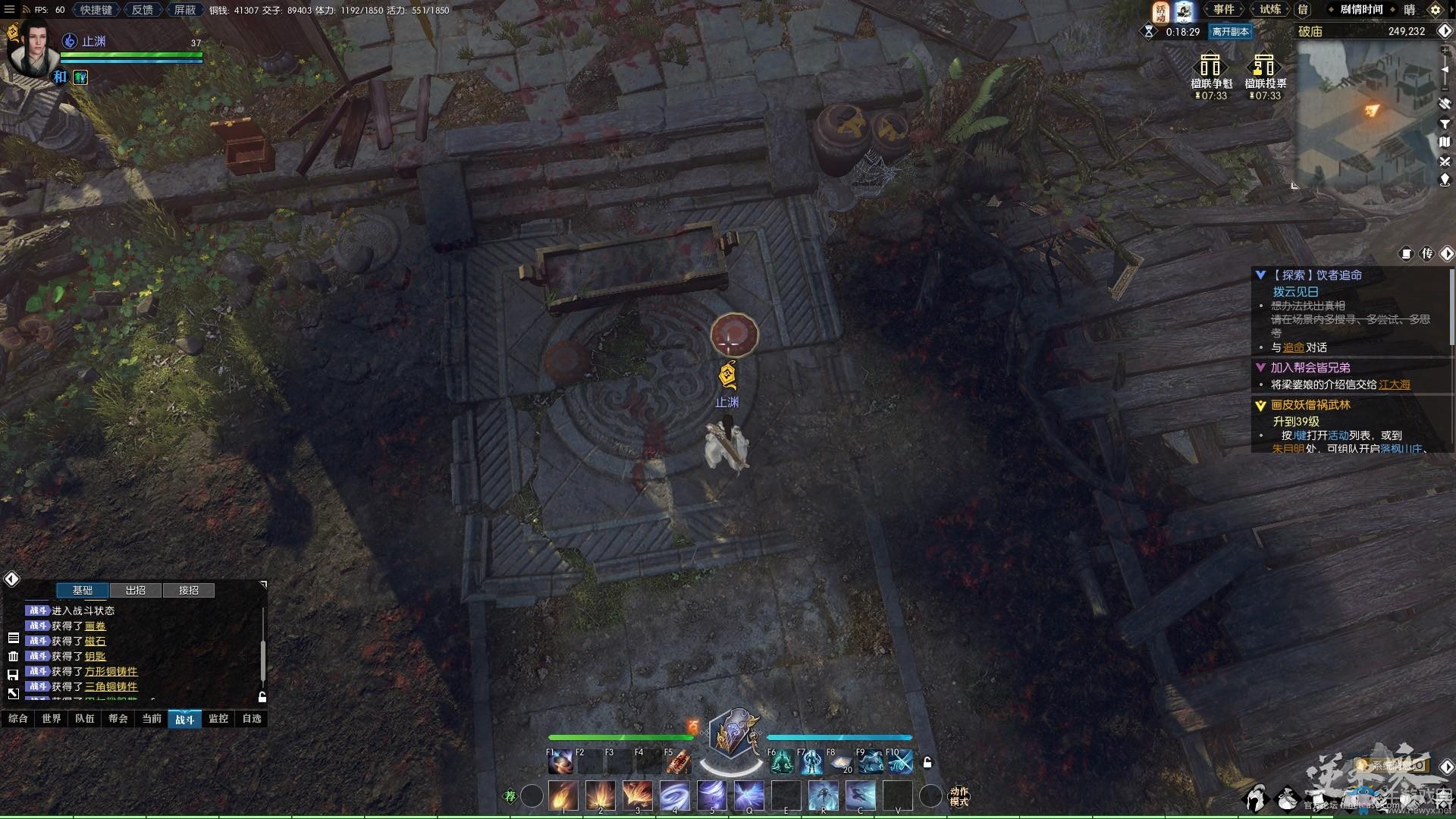Click the 三角铜铸件 item link in chat
Viewport: 1456px width, 819px height.
click(111, 686)
